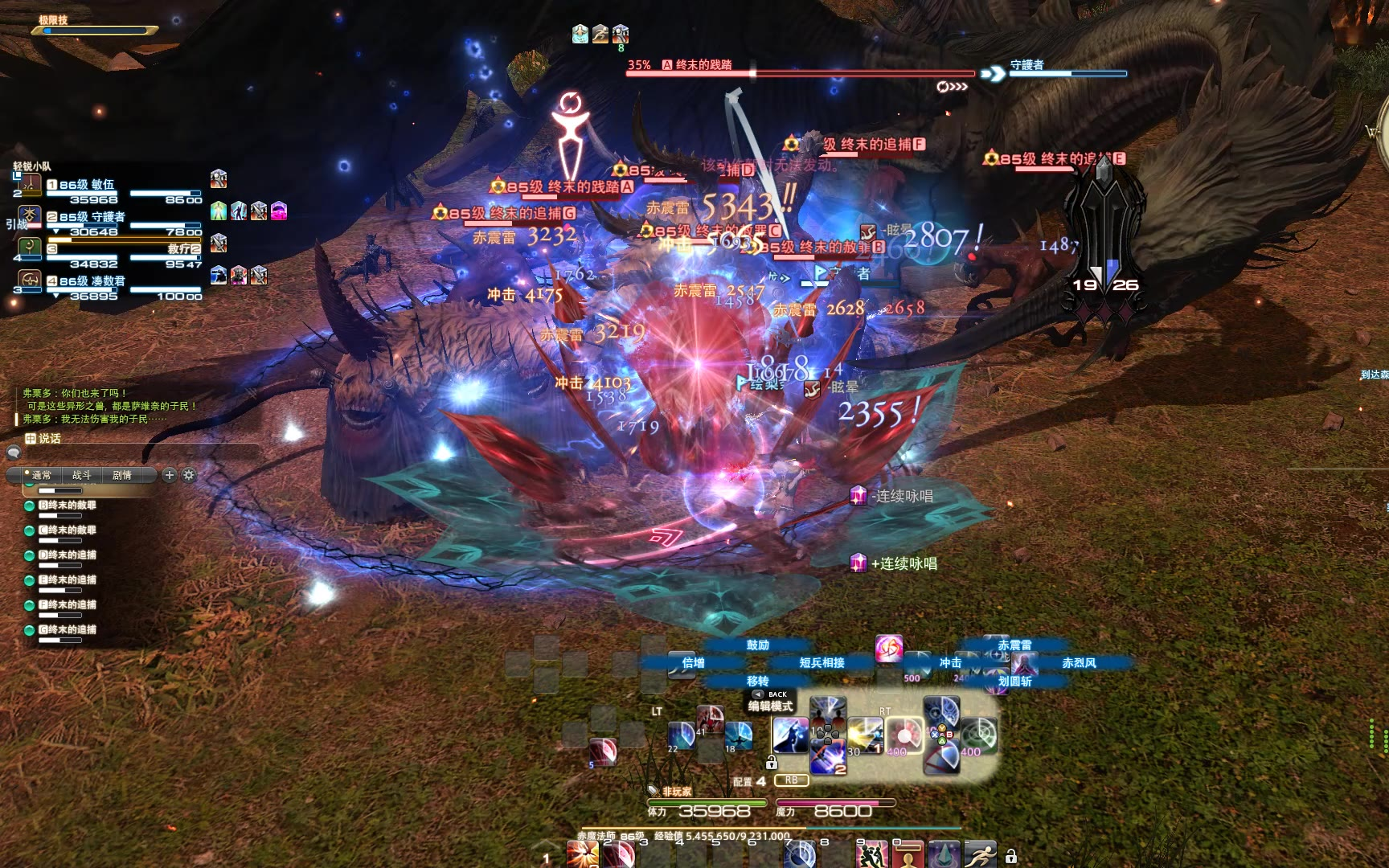Add a new chat tab with plus button

(170, 475)
